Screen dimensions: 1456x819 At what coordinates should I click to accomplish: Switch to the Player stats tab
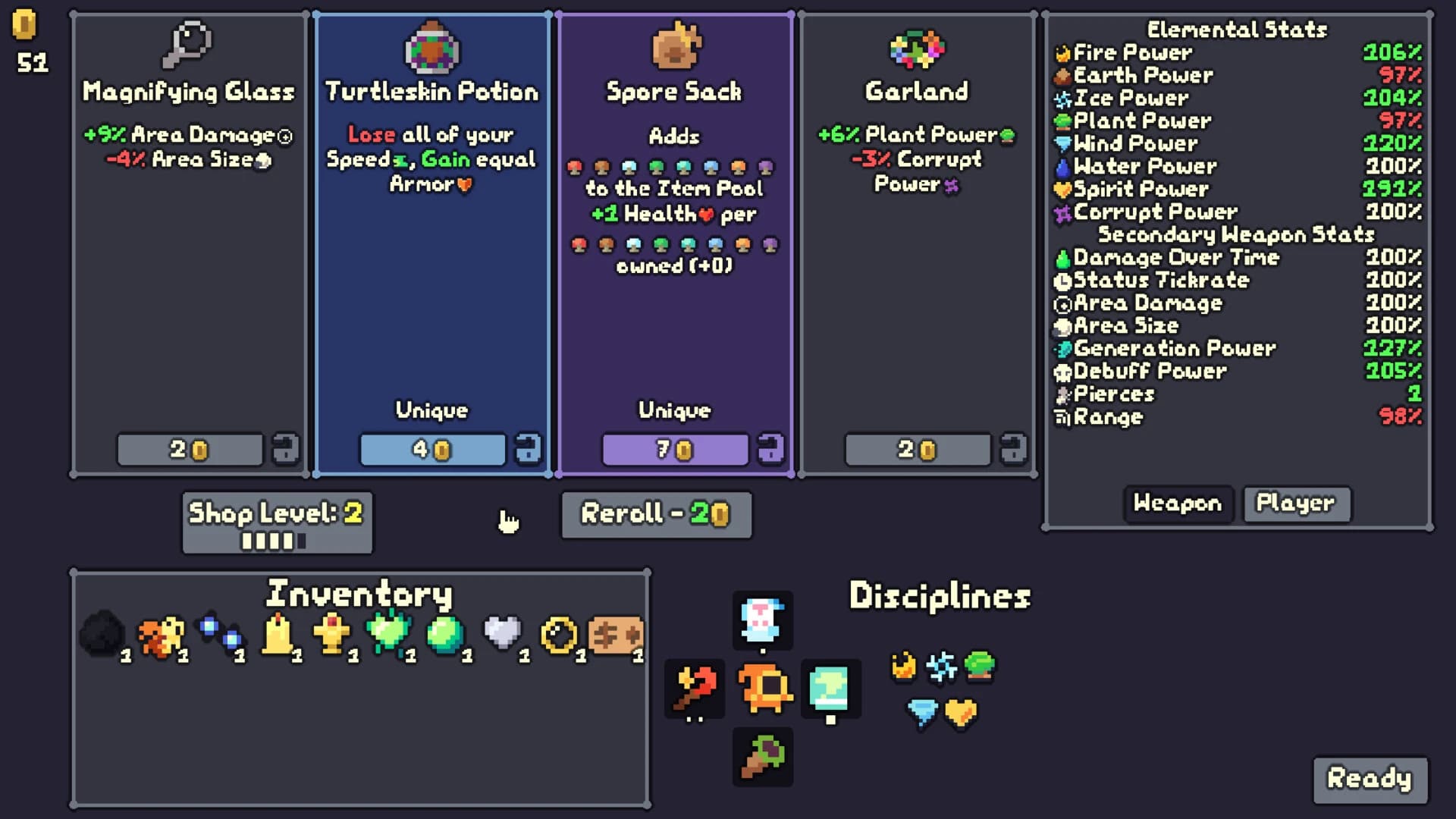(1296, 504)
